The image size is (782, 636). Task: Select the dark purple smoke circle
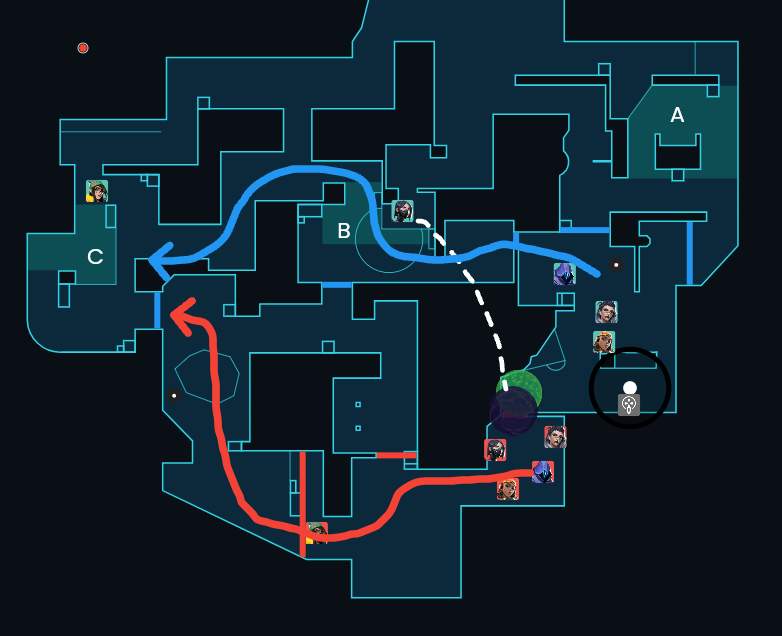click(x=511, y=411)
